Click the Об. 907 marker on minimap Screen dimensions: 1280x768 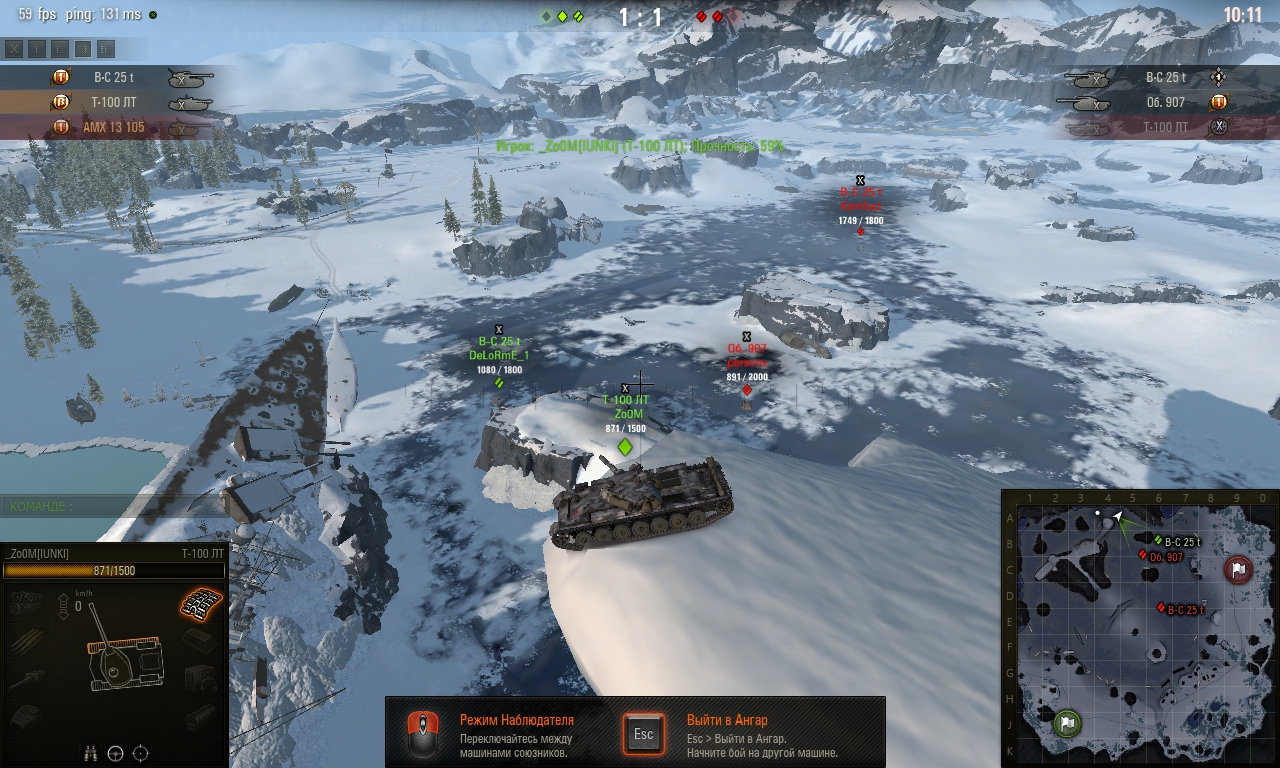coord(1144,556)
